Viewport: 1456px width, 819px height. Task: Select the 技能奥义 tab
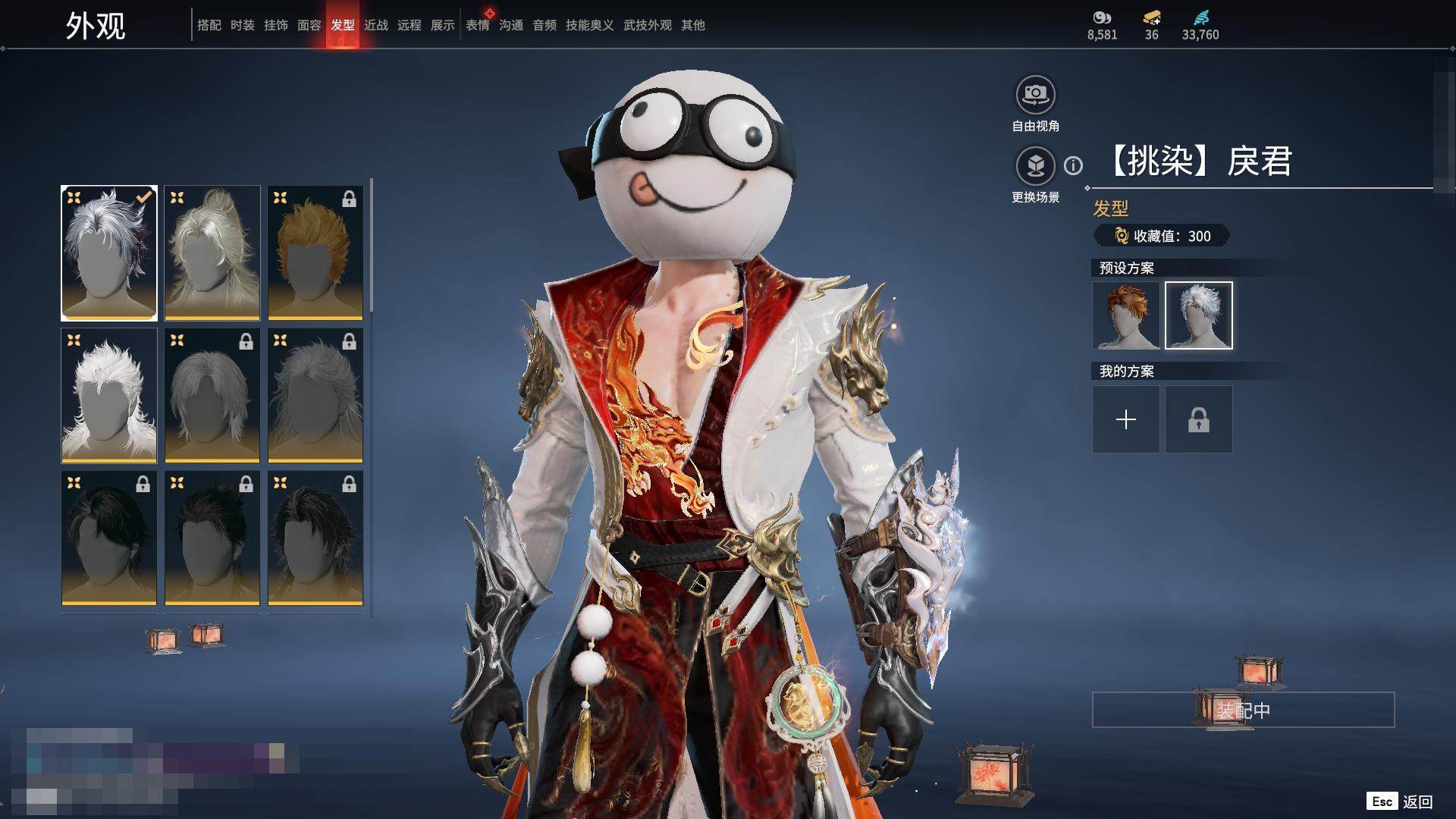(x=589, y=25)
